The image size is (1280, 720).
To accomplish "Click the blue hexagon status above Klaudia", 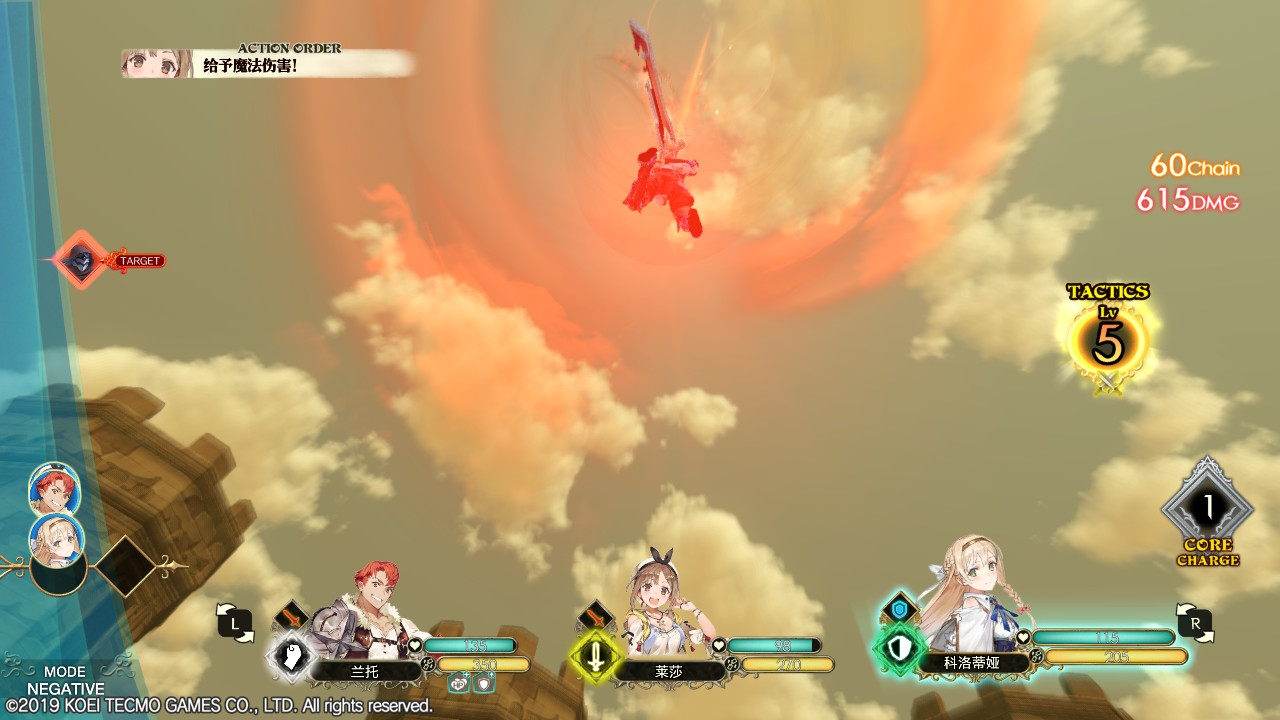I will click(x=899, y=607).
